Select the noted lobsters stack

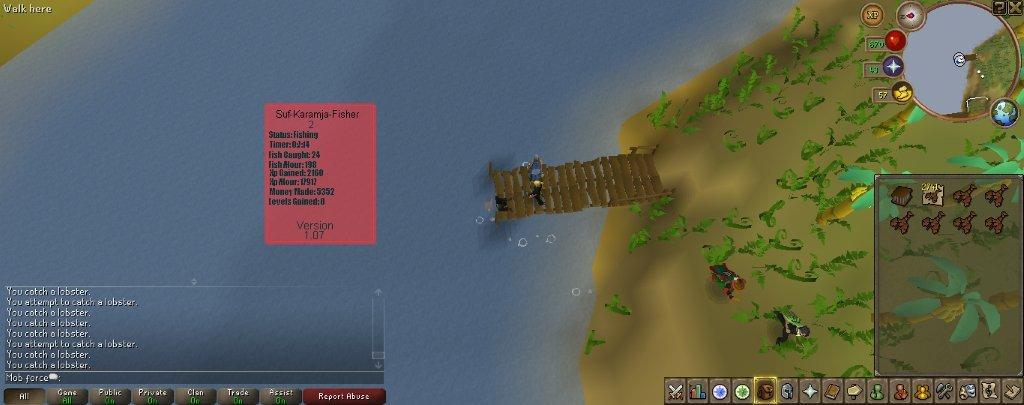click(x=934, y=195)
